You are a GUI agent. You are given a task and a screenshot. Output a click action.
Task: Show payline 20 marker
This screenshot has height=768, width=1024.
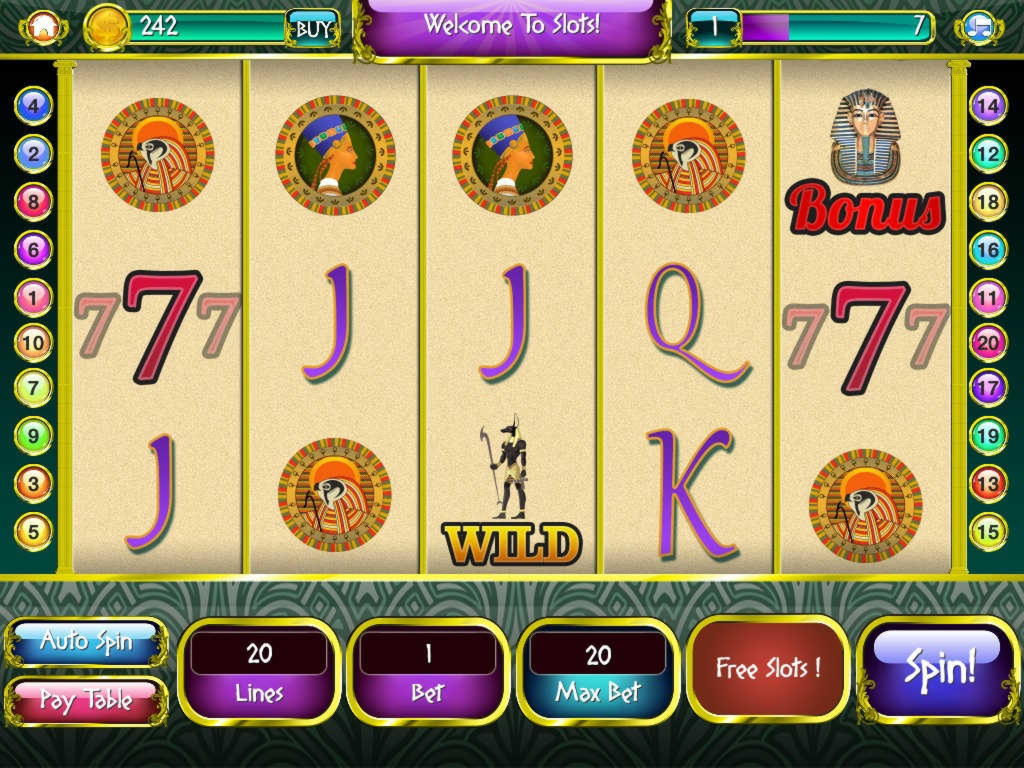click(988, 343)
